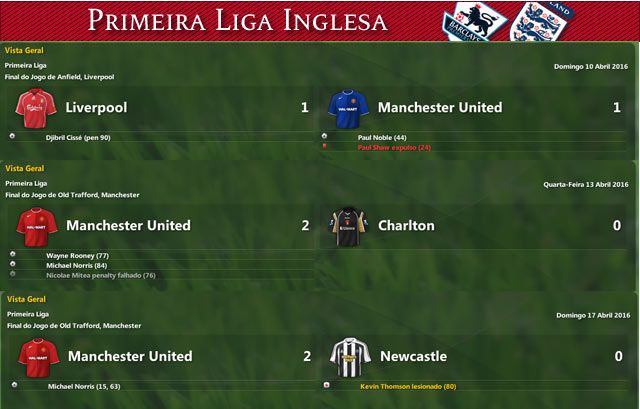Screen dimensions: 640x409
Task: Open the Liverpool team name link
Action: [96, 107]
